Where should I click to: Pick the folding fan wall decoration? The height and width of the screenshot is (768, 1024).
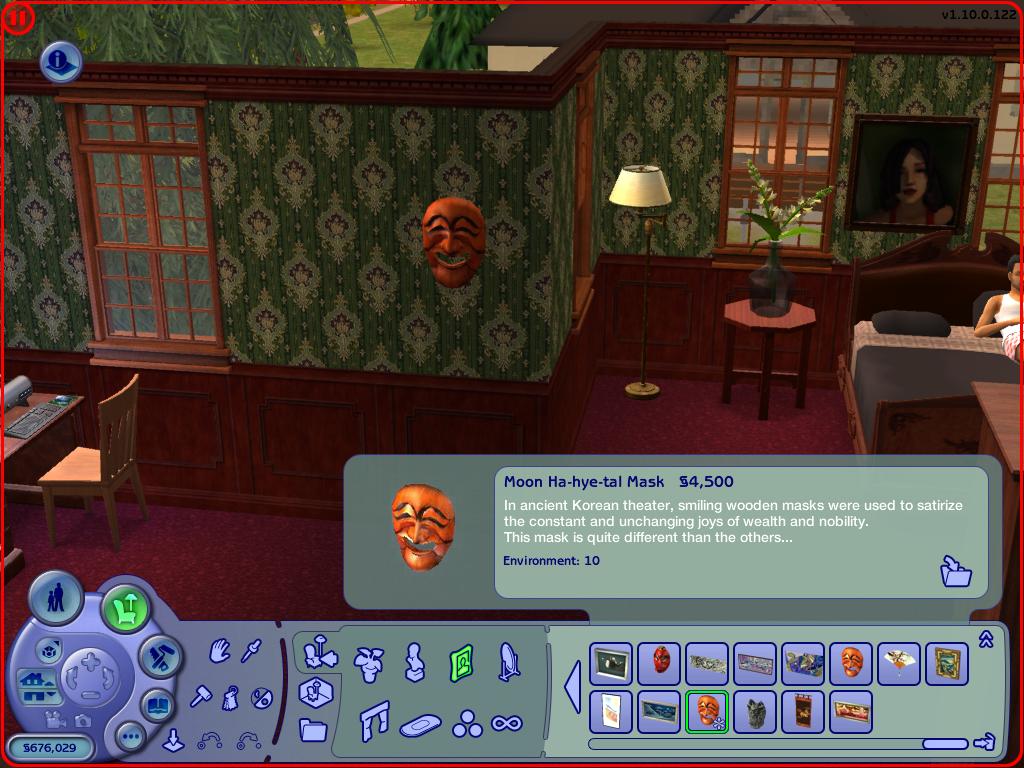(x=898, y=663)
